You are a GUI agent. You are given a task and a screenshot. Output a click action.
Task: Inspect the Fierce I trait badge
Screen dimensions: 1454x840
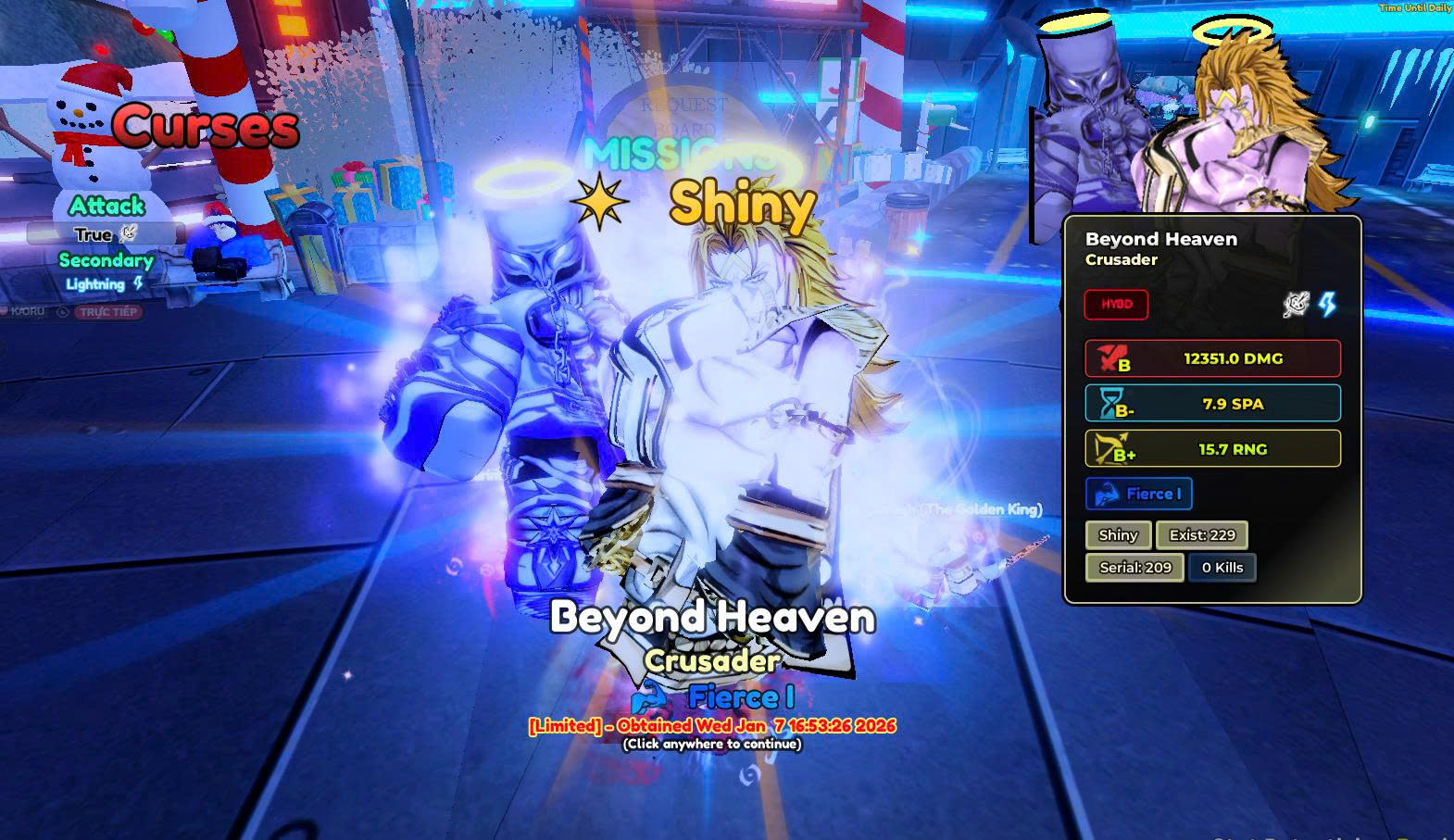pyautogui.click(x=1138, y=495)
